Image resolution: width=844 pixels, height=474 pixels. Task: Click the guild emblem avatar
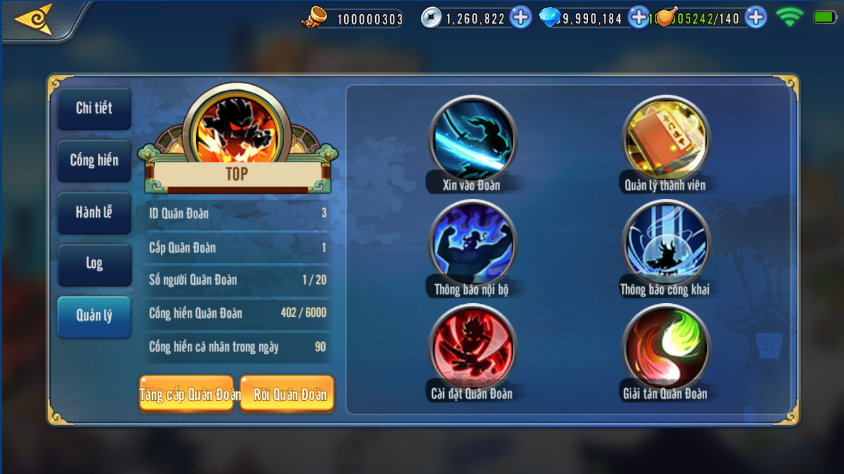[239, 128]
